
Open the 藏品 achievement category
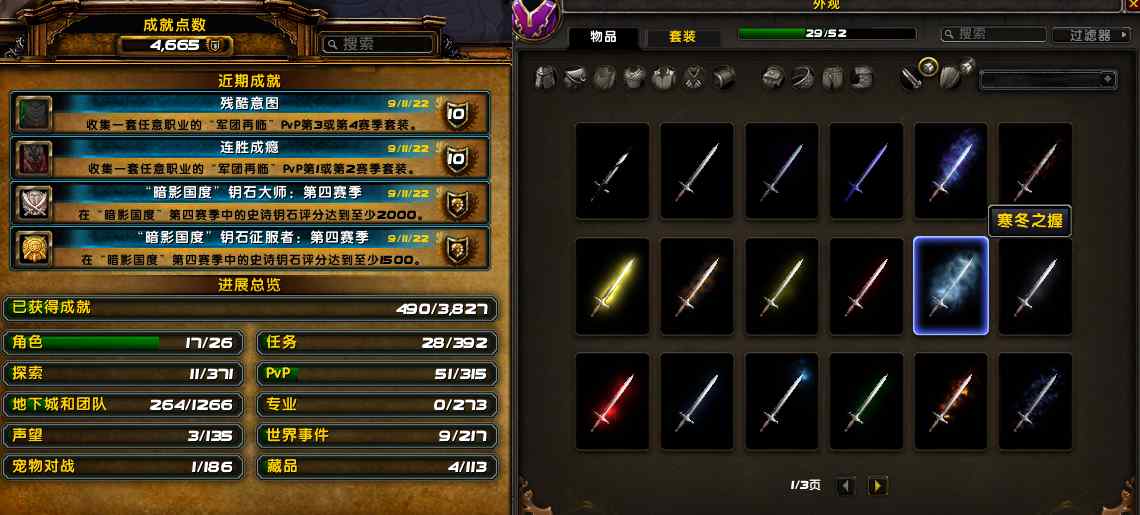click(377, 466)
